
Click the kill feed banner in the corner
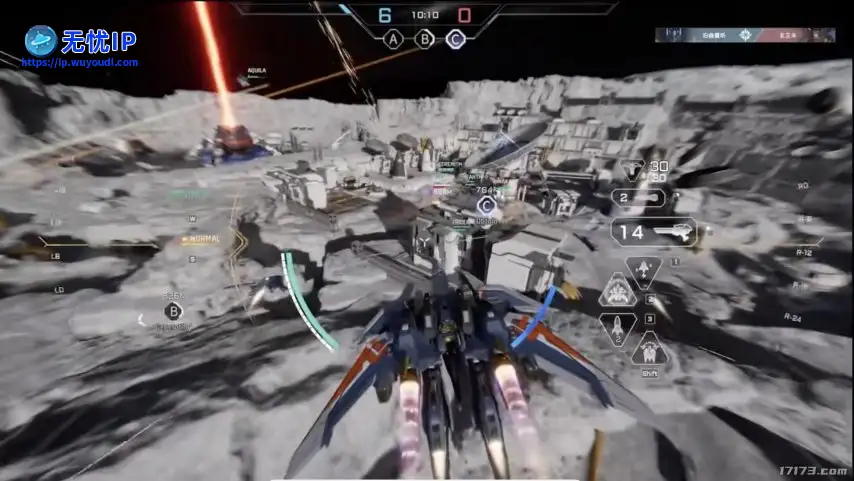pyautogui.click(x=746, y=35)
